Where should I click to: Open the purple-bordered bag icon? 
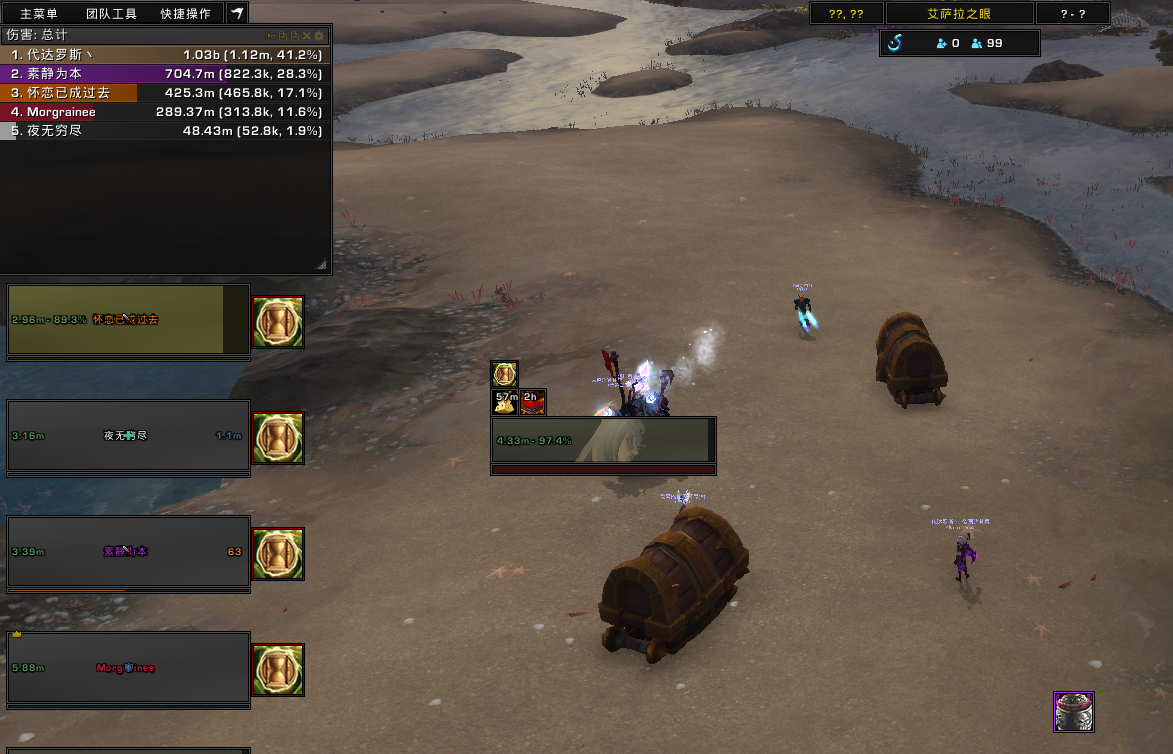coord(1074,712)
